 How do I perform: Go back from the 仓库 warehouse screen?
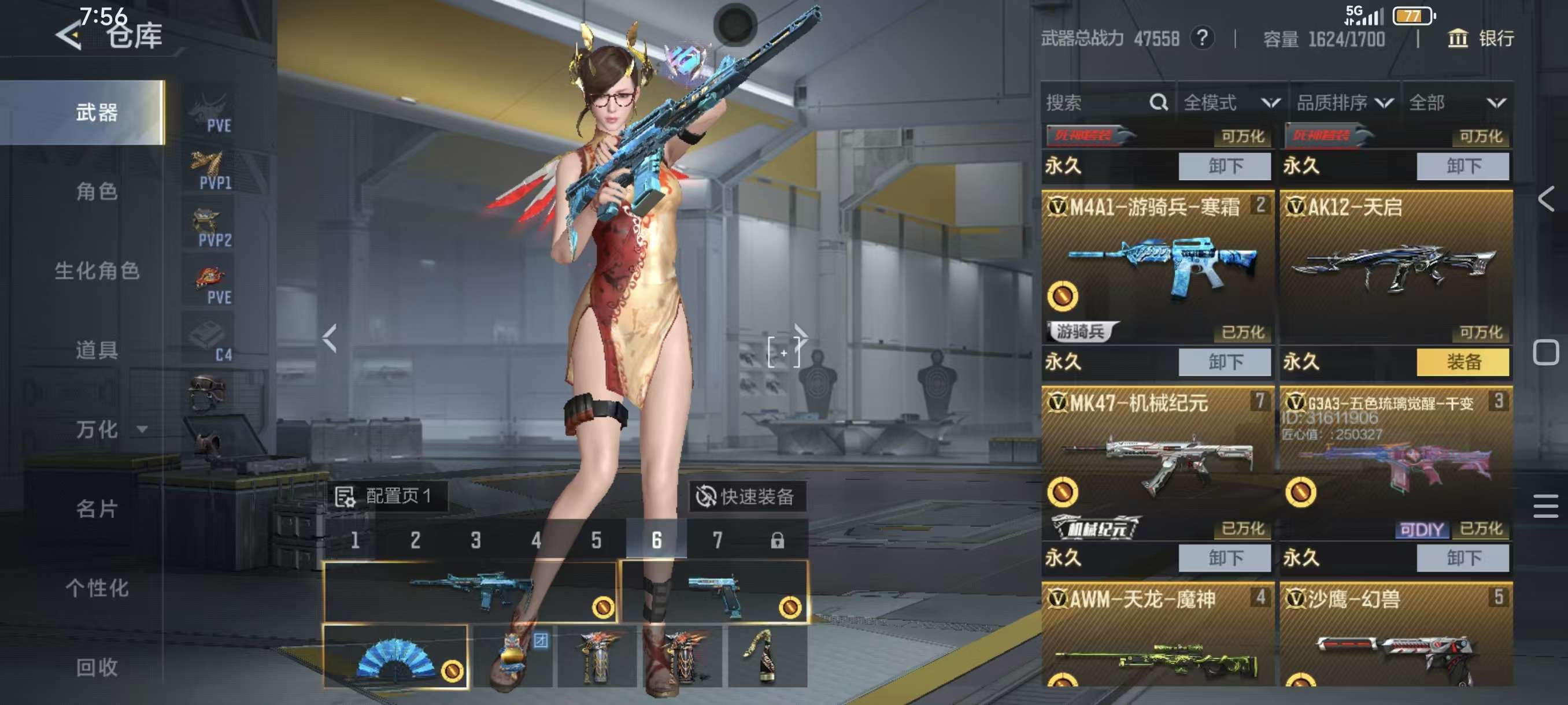tap(69, 36)
